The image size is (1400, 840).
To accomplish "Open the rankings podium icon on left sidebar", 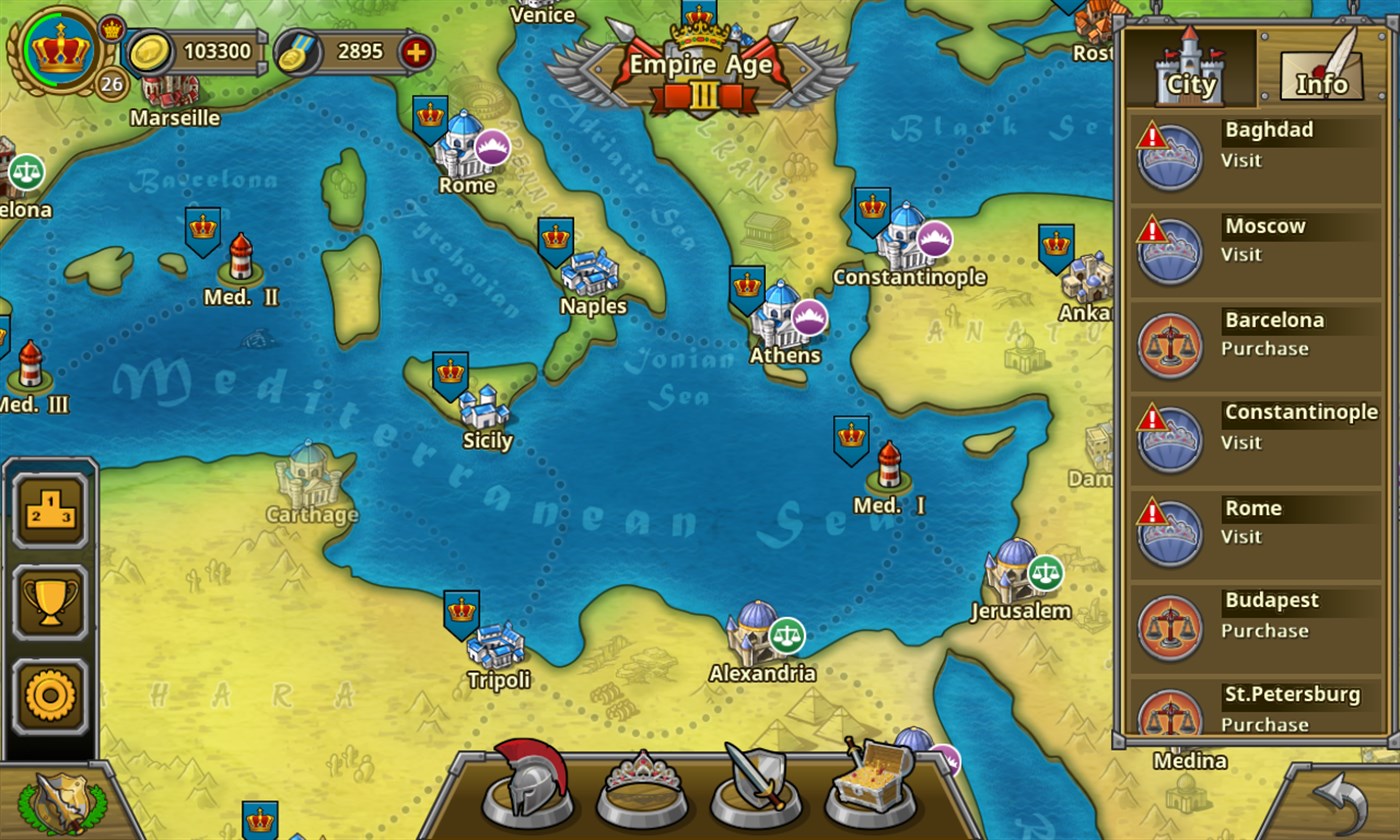I will point(49,510).
